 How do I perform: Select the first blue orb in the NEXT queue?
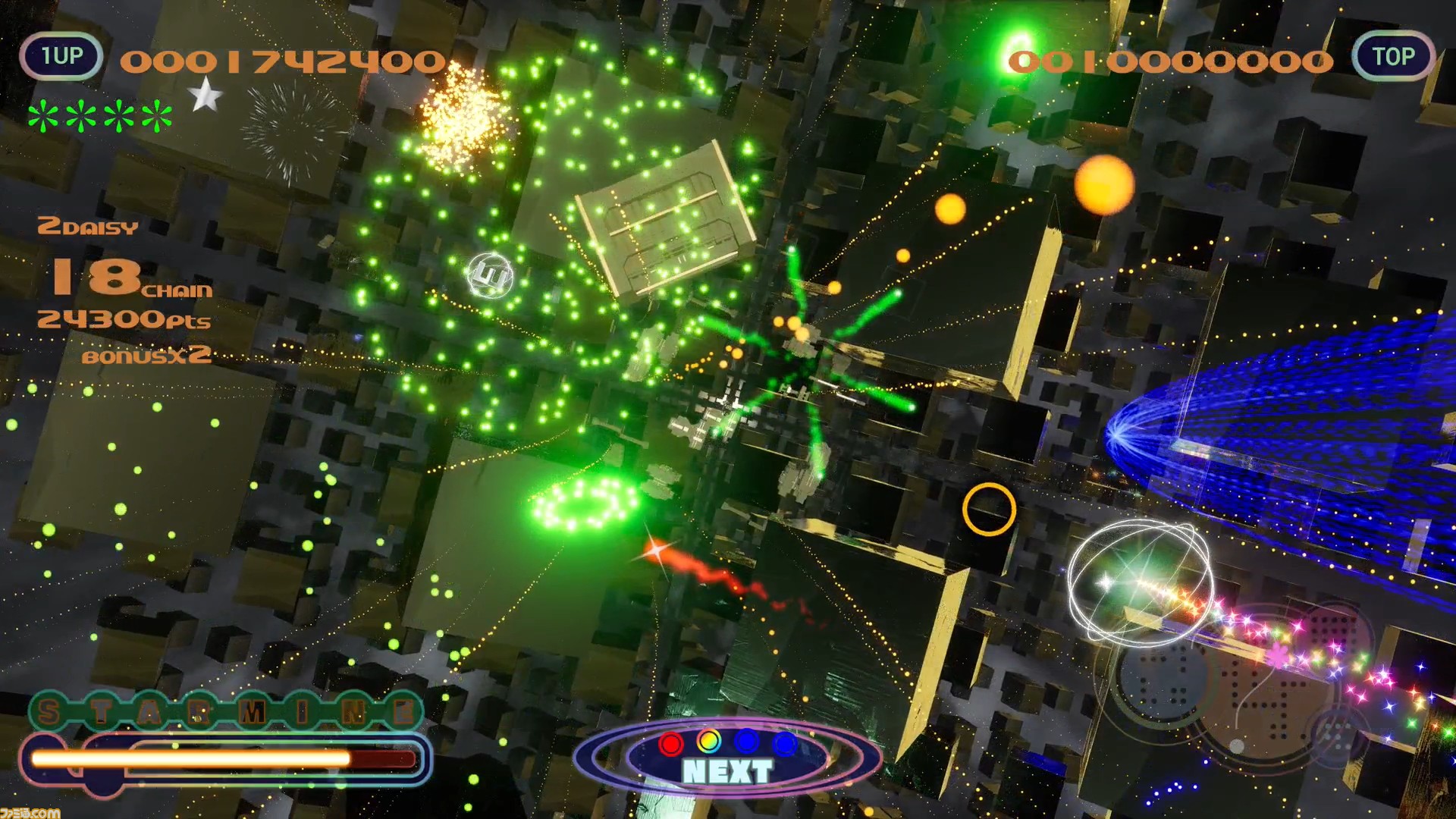[747, 742]
